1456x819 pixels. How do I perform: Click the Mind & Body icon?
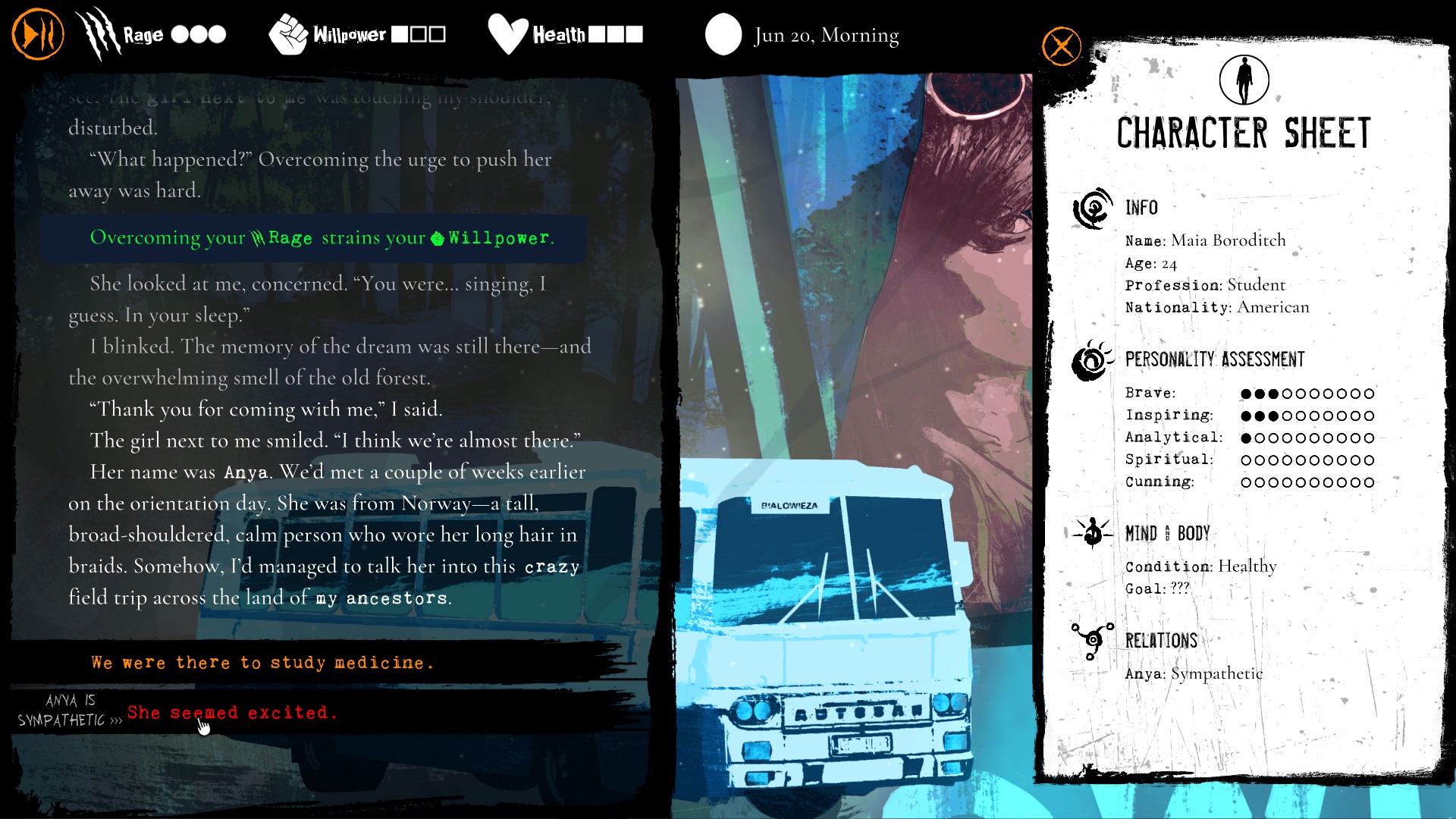point(1092,532)
